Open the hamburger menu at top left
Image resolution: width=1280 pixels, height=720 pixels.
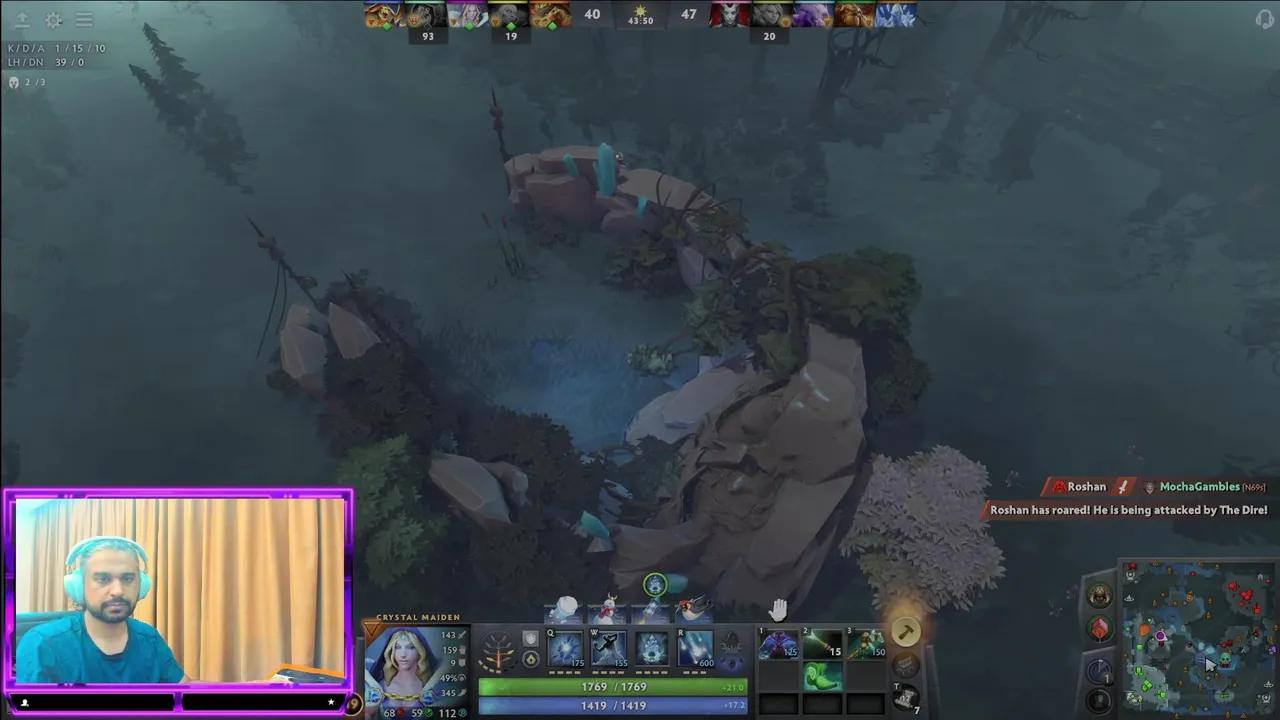(84, 20)
